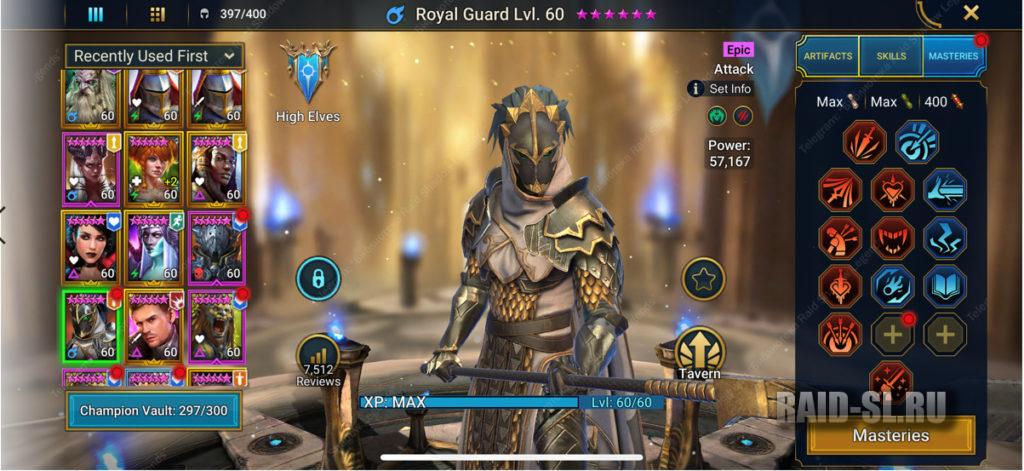
Task: Close the champion screen with X
Action: click(970, 13)
